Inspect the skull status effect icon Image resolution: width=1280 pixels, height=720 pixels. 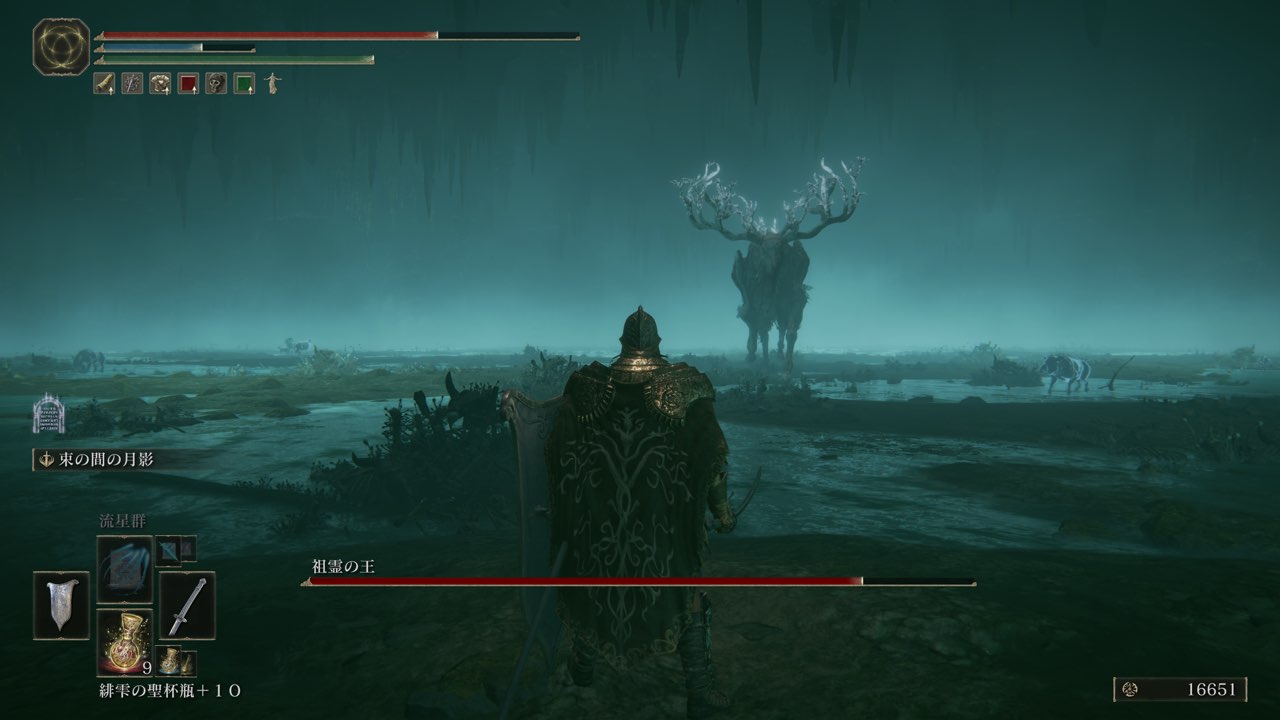point(216,84)
